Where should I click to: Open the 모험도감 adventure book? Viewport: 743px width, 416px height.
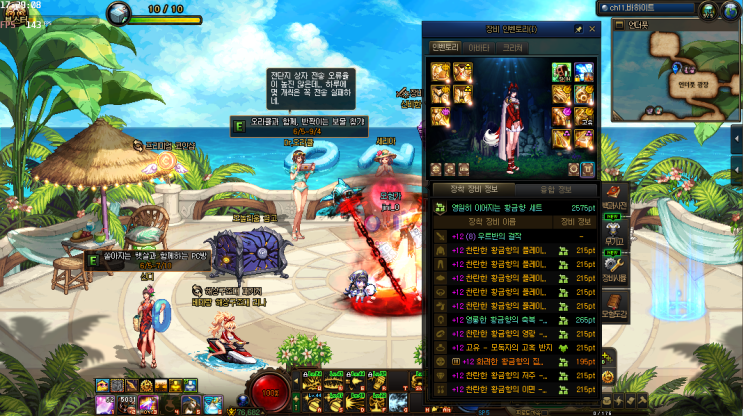[614, 303]
